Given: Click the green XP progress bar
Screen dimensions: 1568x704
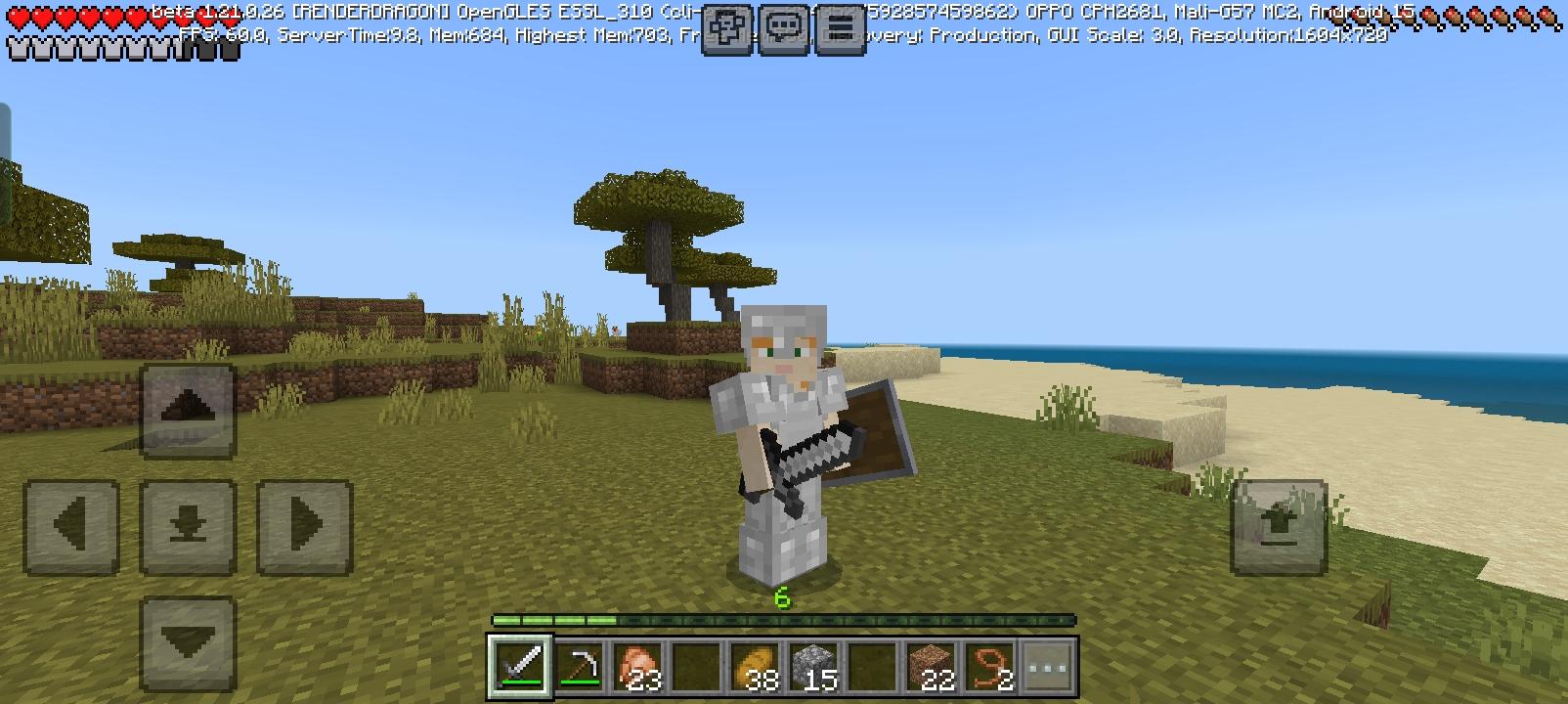Looking at the screenshot, I should (x=684, y=619).
